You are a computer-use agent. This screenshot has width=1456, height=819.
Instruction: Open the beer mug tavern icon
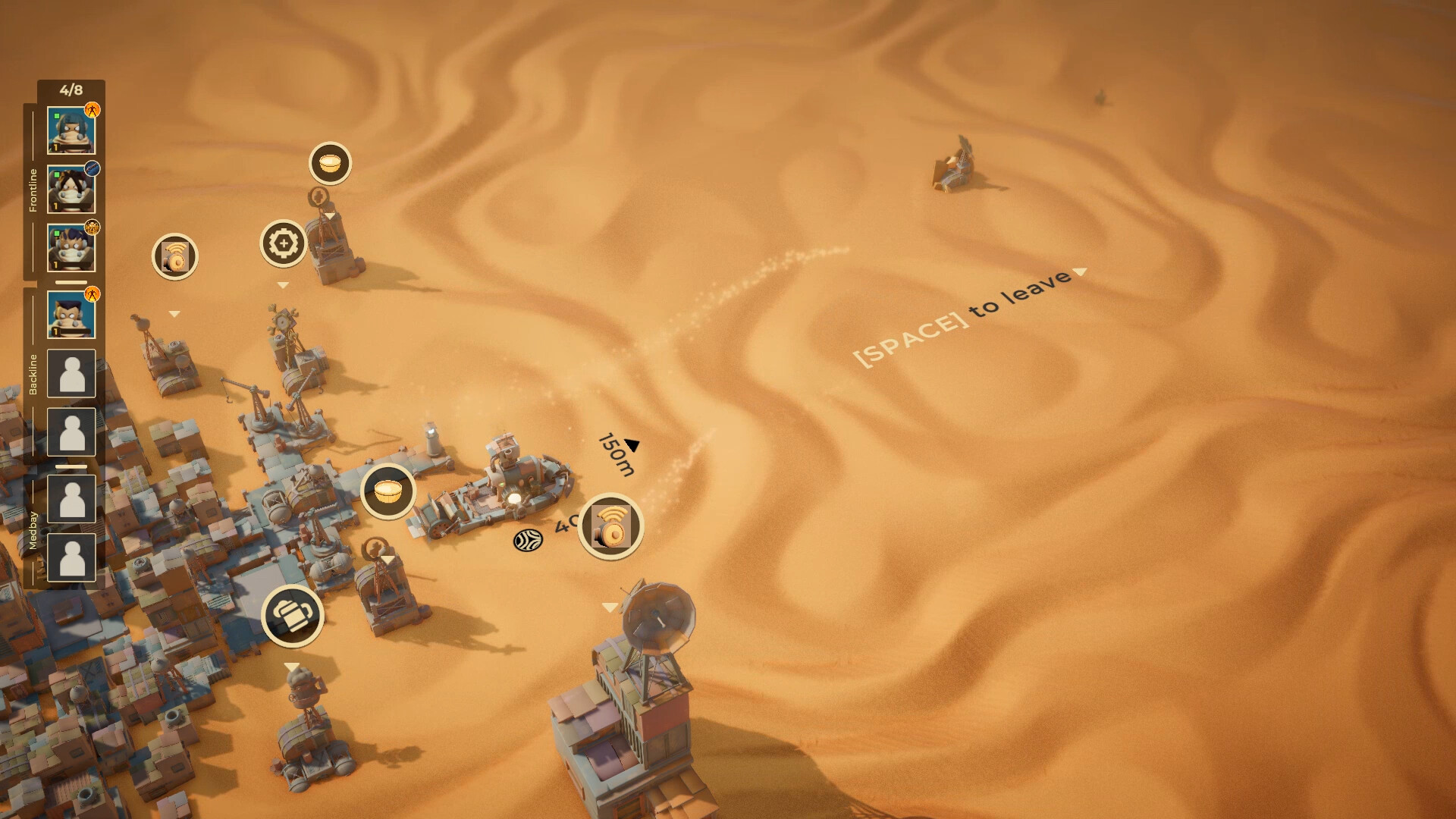point(292,617)
